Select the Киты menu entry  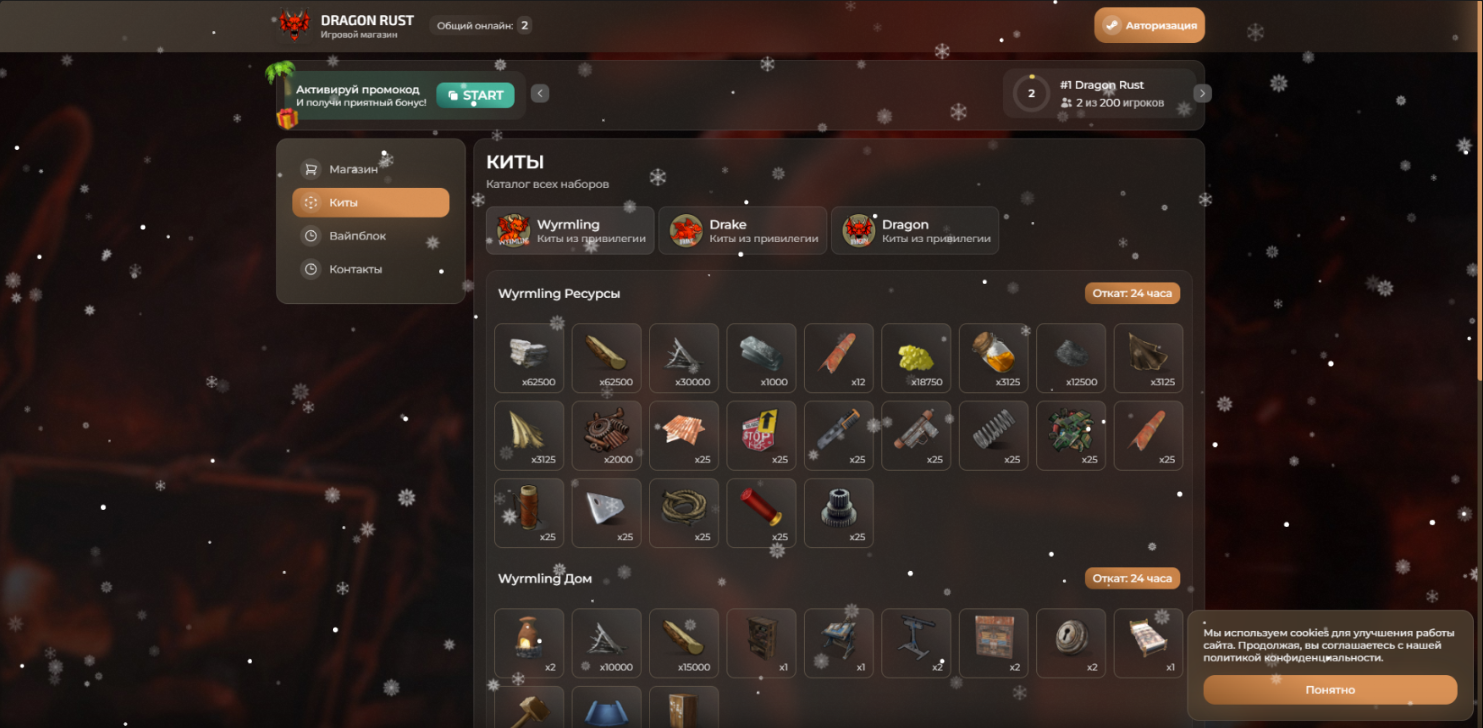point(370,203)
